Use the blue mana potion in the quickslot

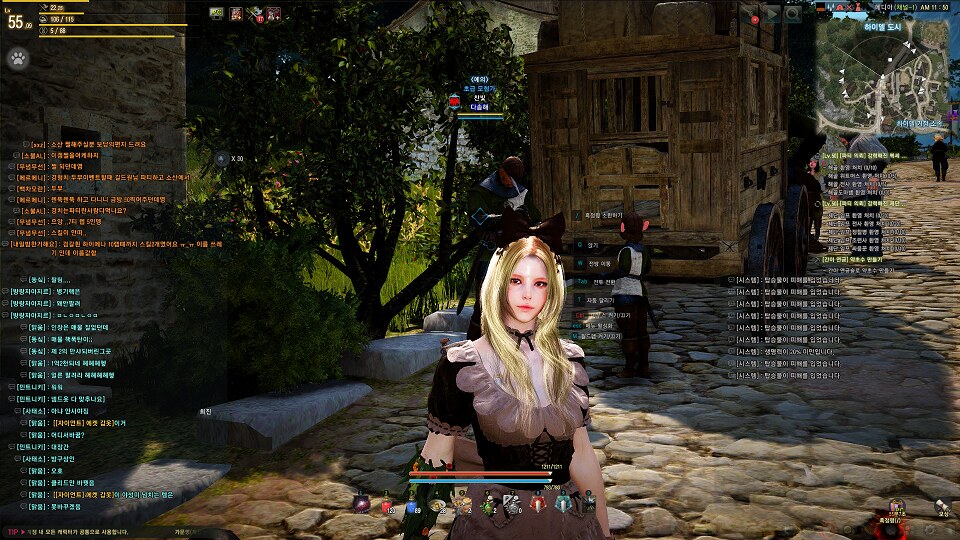(x=412, y=505)
